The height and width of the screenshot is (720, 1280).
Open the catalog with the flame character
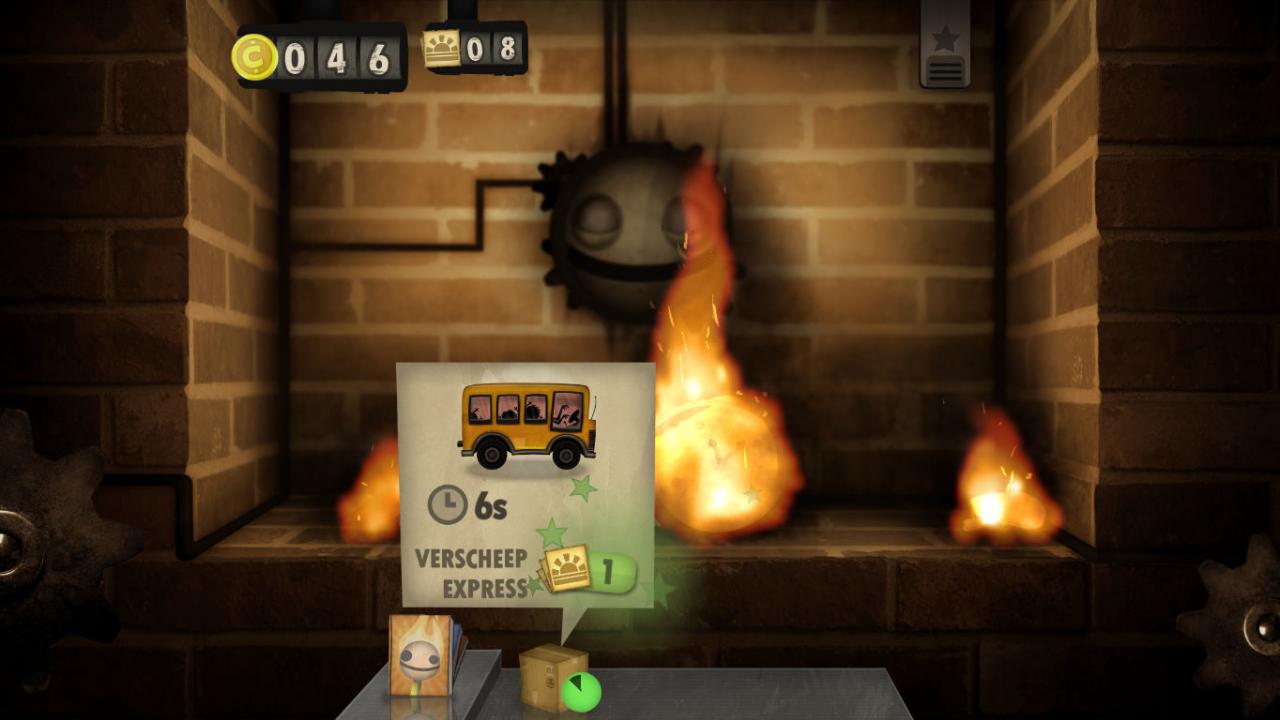(x=422, y=656)
